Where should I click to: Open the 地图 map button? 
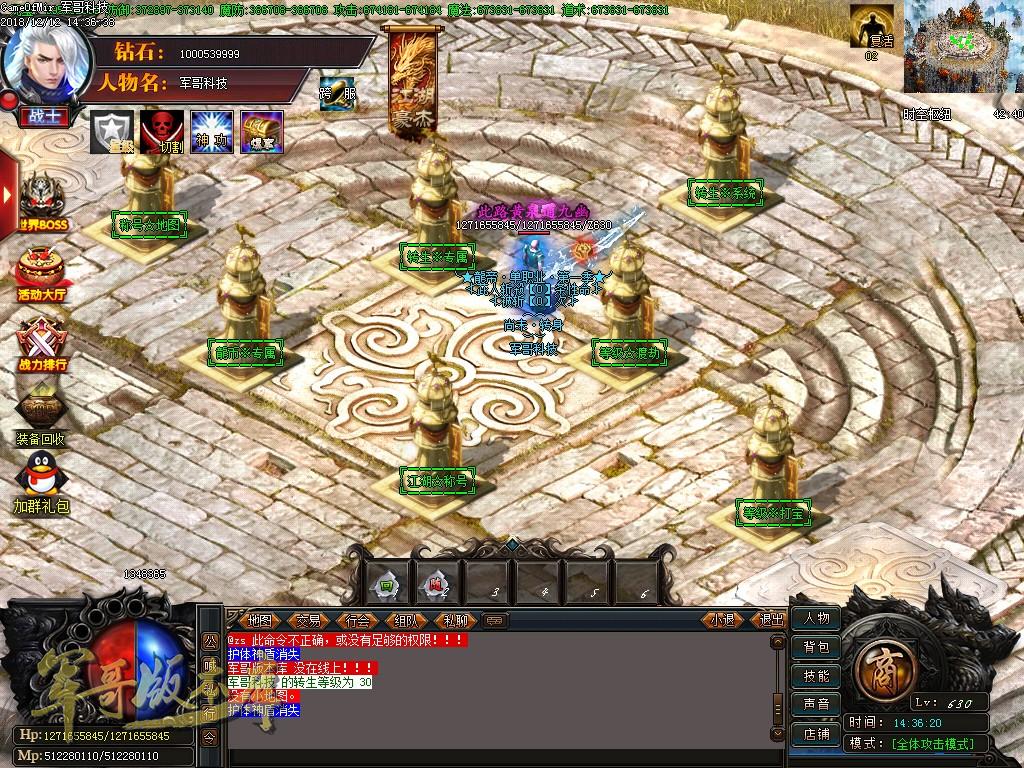[x=260, y=620]
